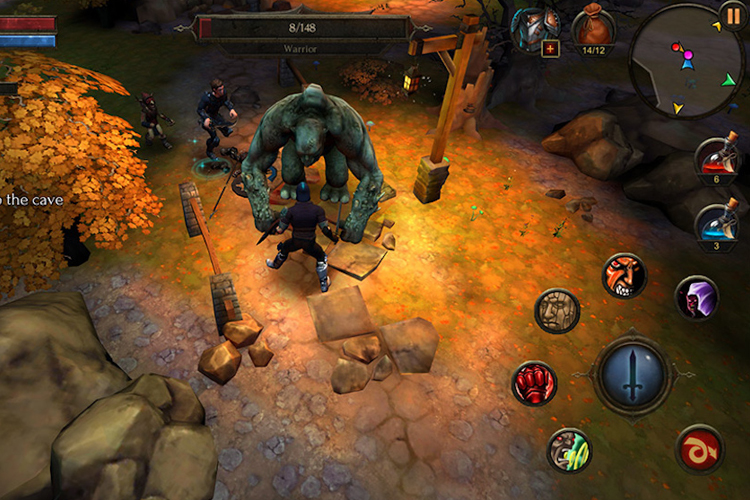This screenshot has height=500, width=750.
Task: Select the Warrior target health bar
Action: 304,29
